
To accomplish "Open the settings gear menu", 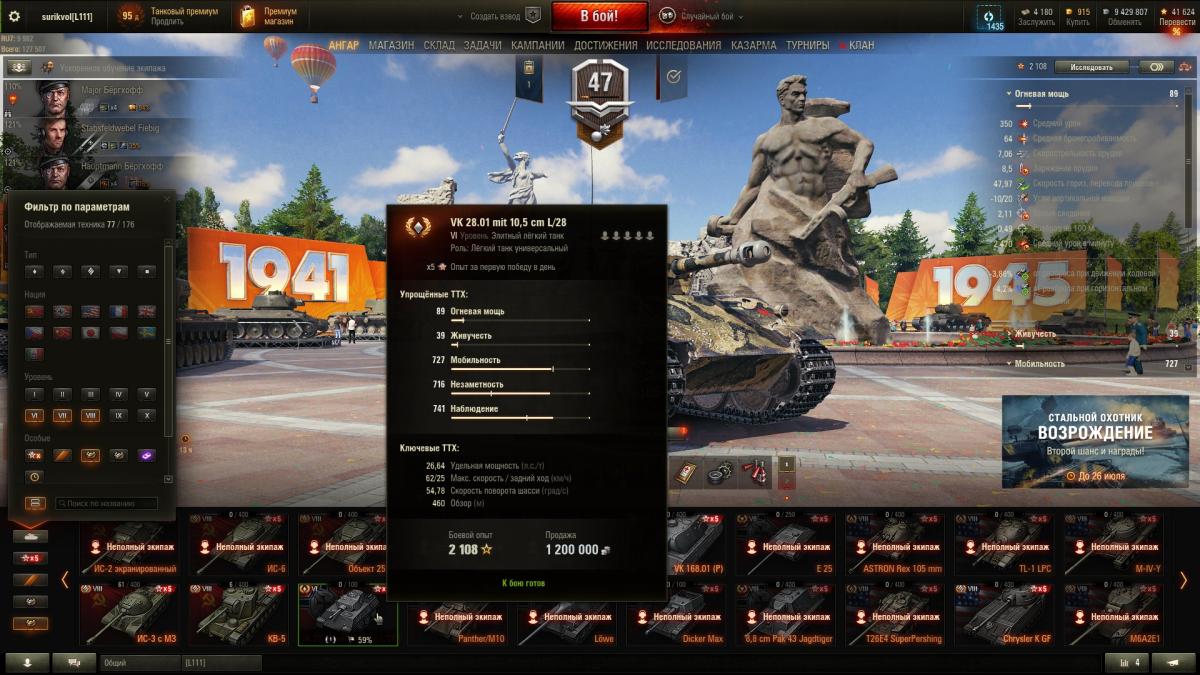I will tap(14, 16).
